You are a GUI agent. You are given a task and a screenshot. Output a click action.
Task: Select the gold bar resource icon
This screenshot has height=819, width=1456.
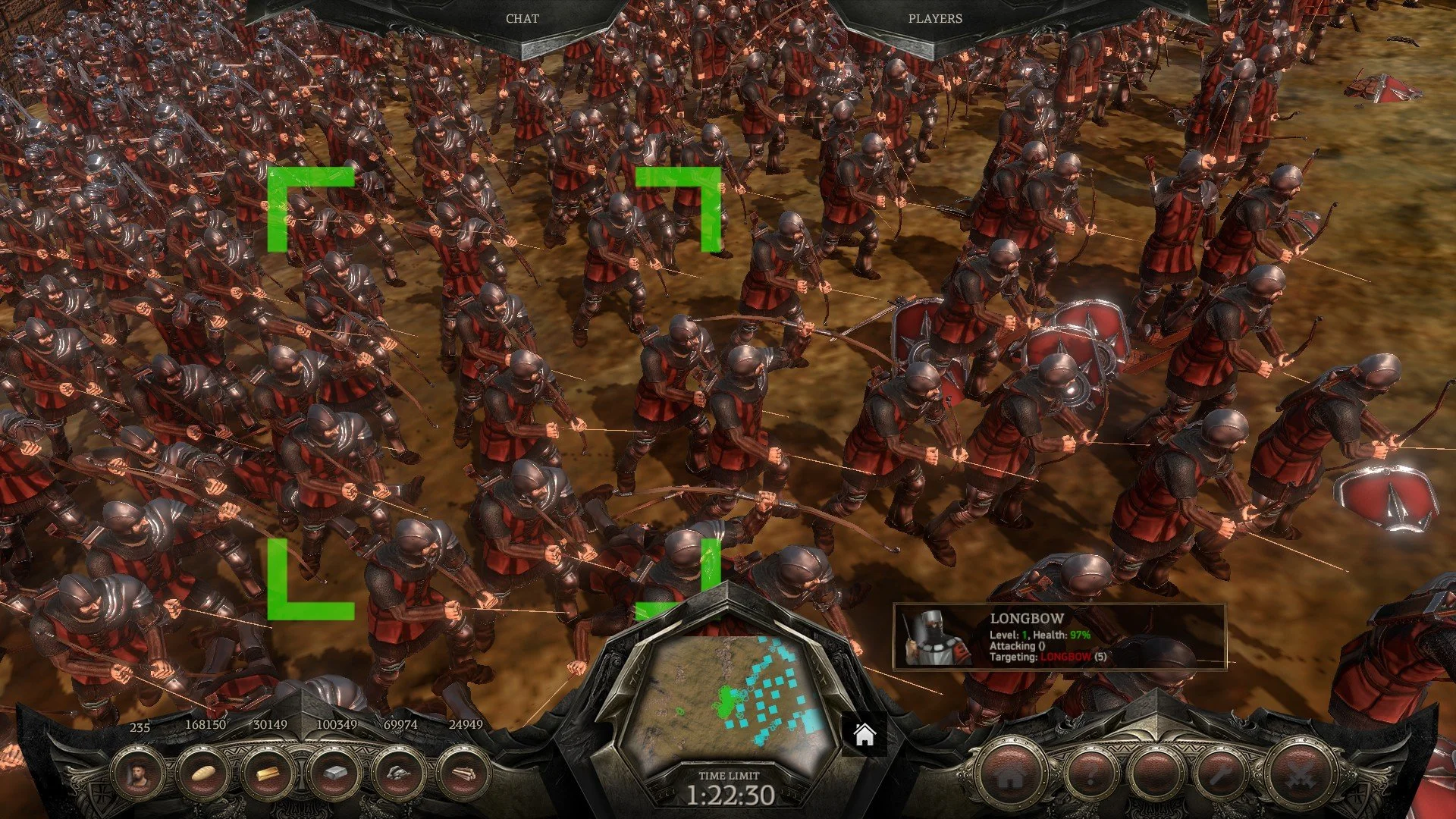point(269,775)
